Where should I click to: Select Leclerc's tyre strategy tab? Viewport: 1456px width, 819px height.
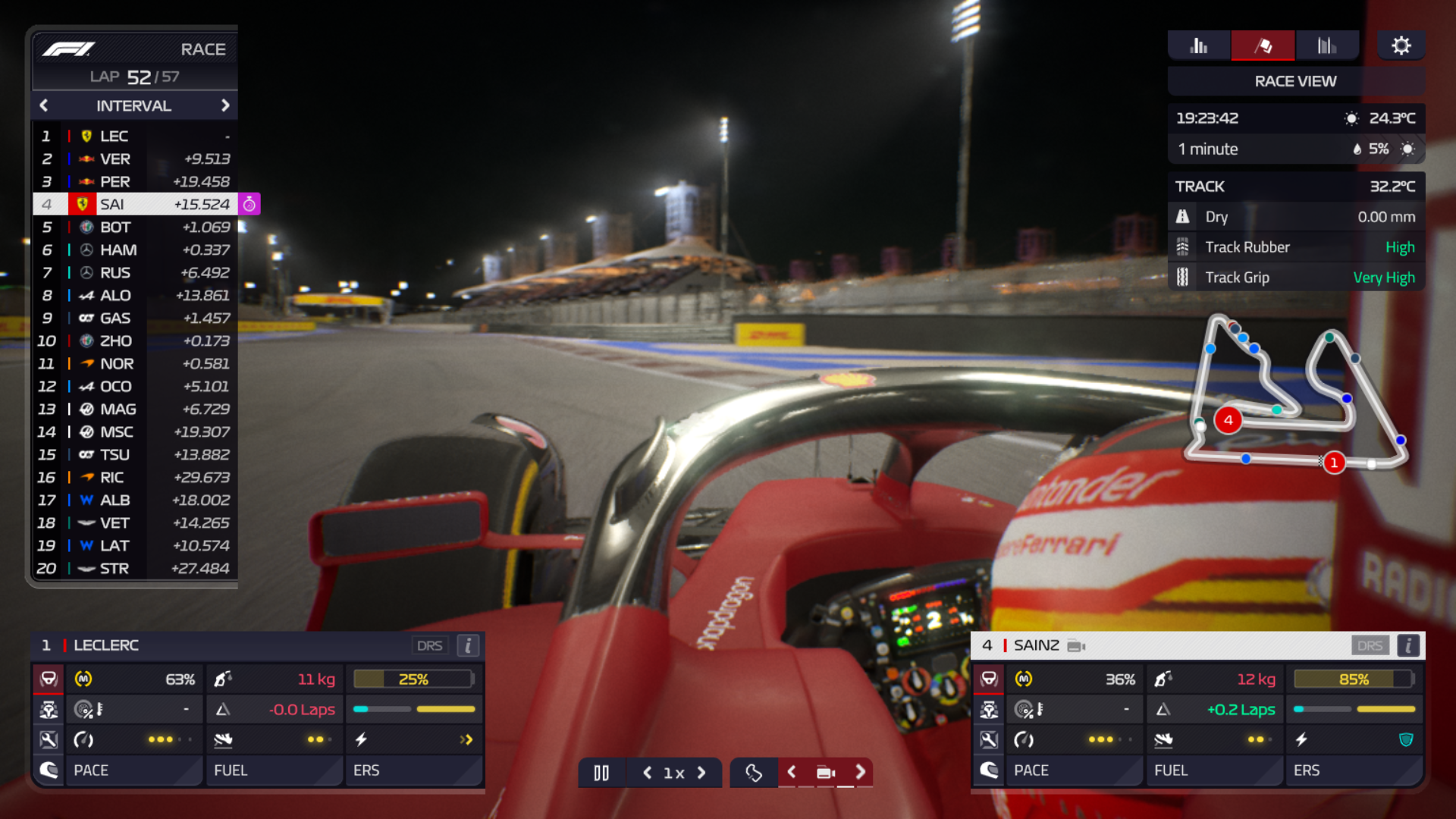[49, 679]
